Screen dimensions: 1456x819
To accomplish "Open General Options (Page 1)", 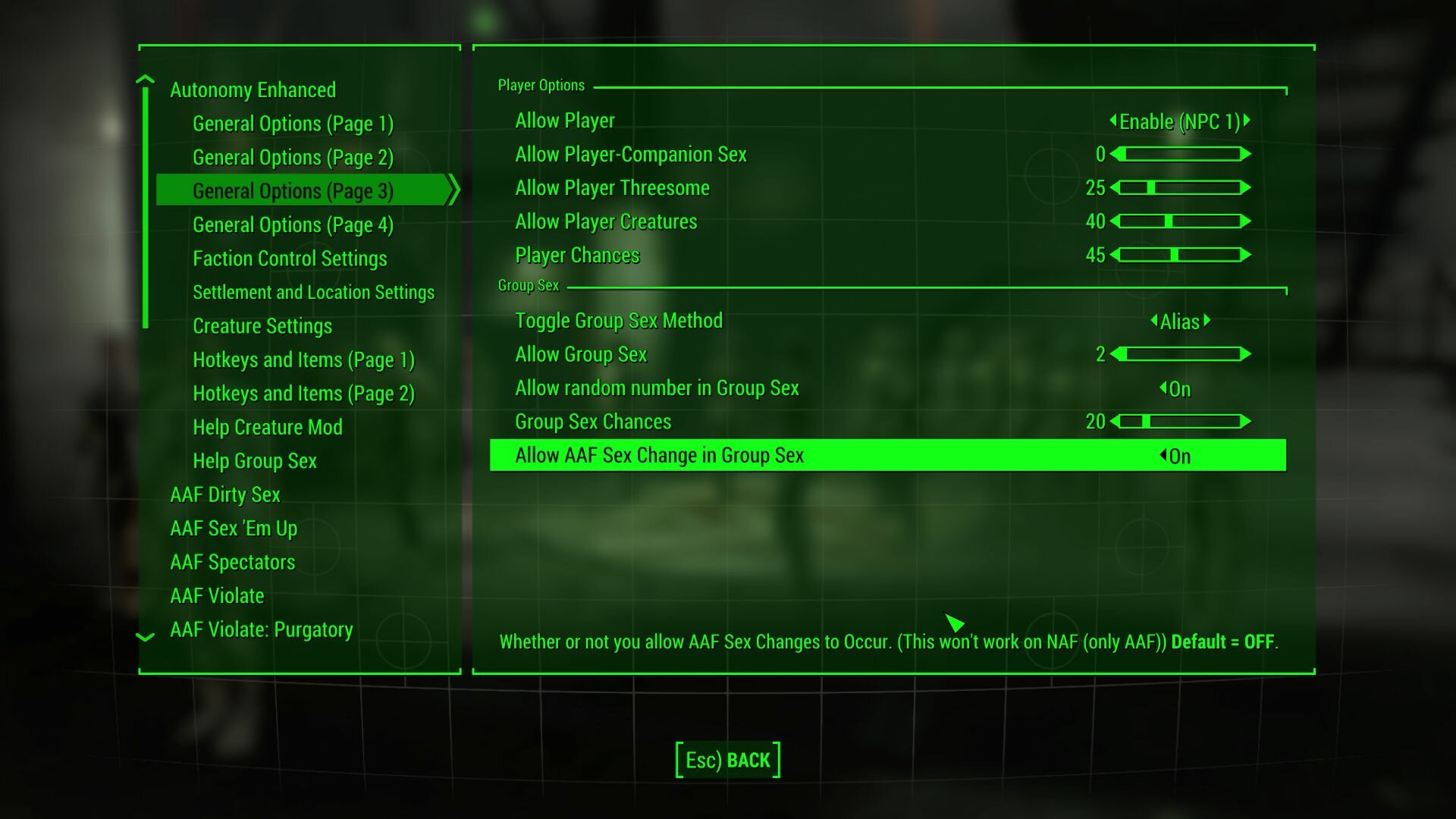I will pyautogui.click(x=293, y=124).
